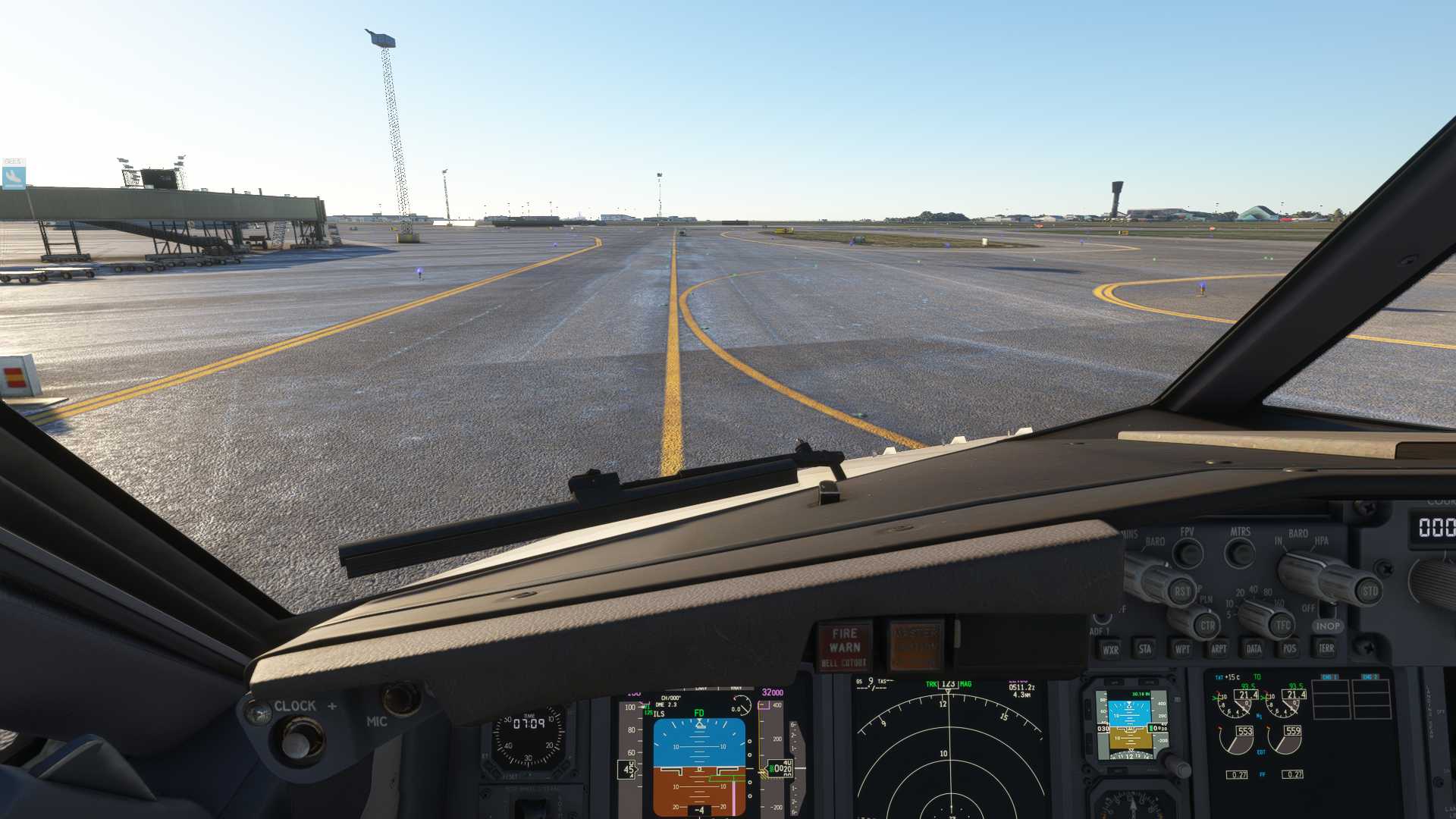Show airports with the ARPT button
This screenshot has width=1456, height=819.
(x=1218, y=648)
